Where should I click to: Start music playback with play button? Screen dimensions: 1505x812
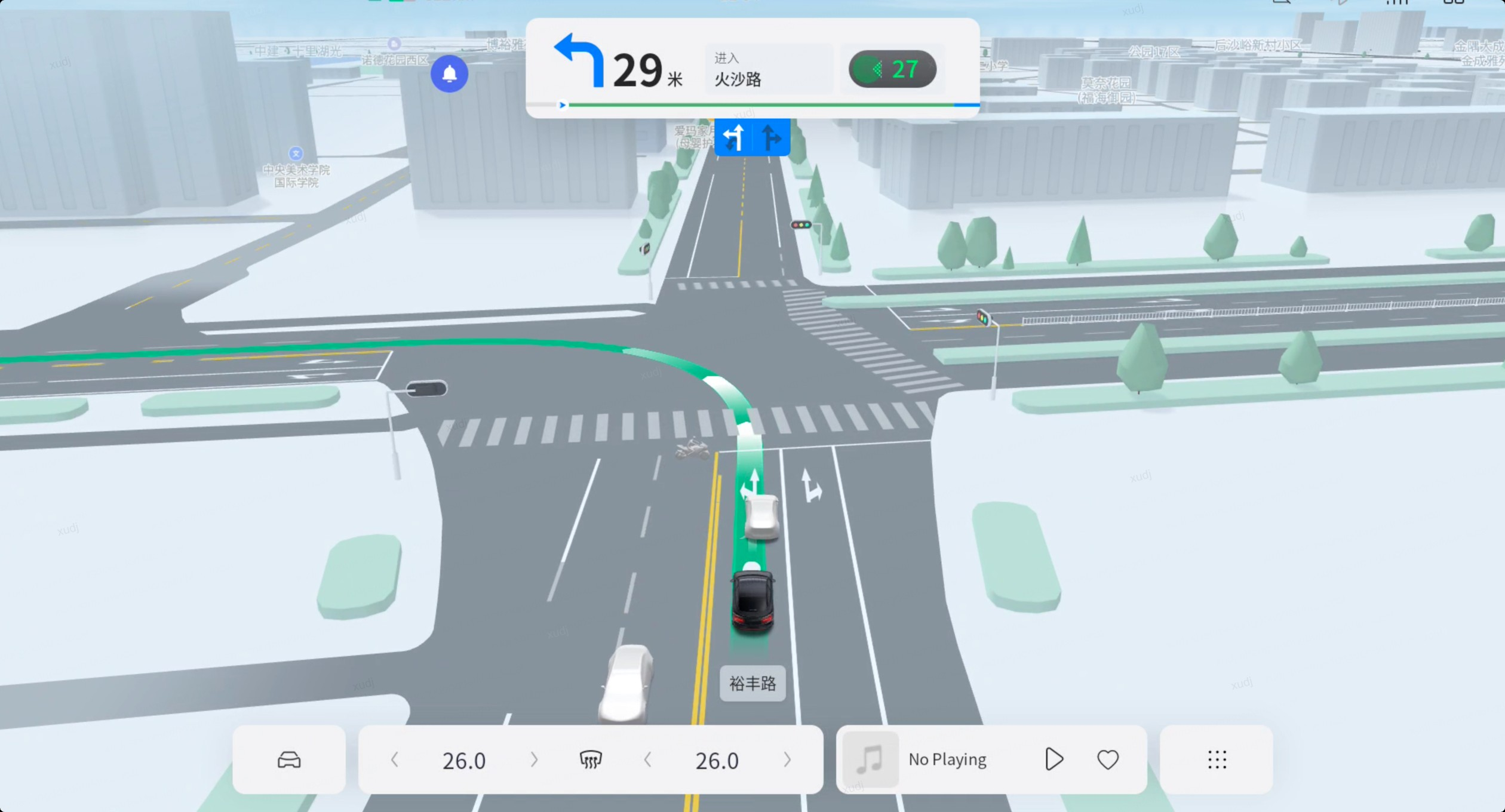1054,759
